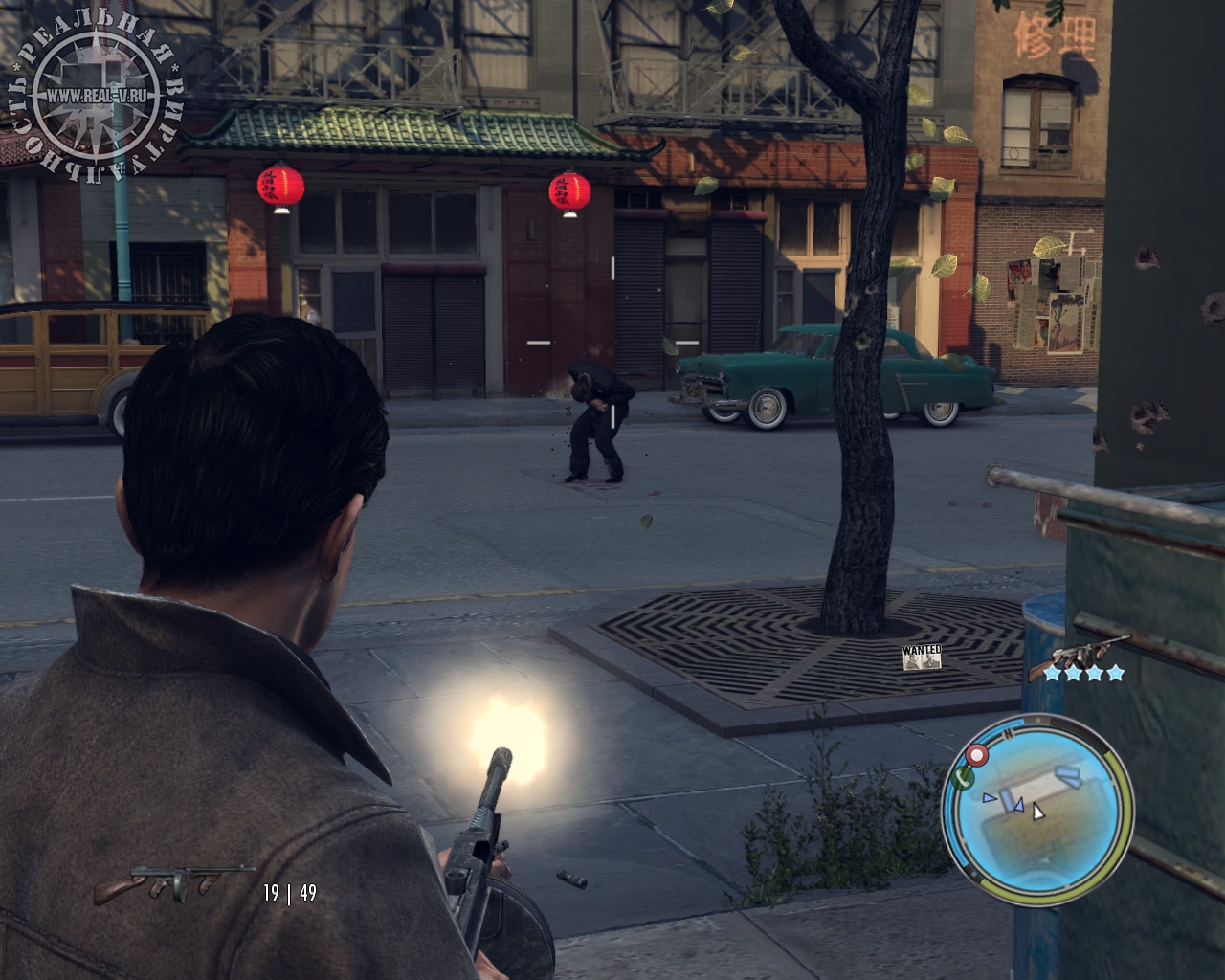Click the green telephone marker on minimap

[965, 777]
